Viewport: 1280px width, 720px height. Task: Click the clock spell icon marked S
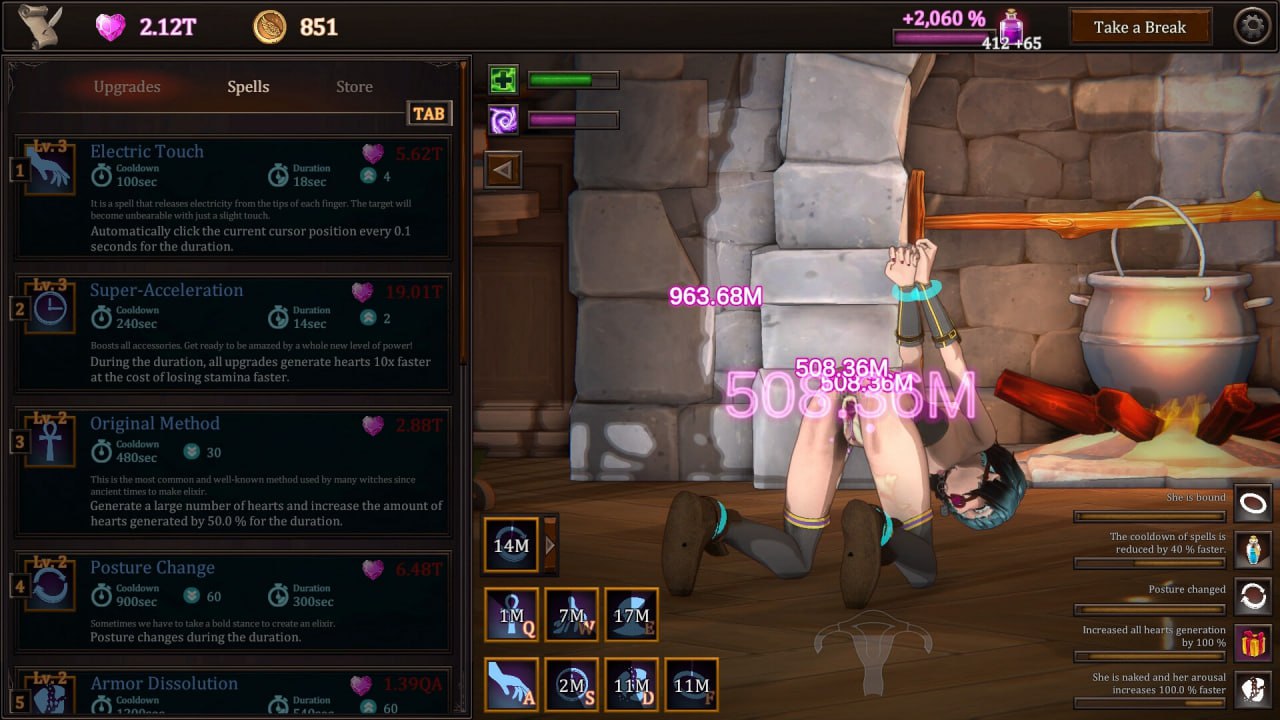point(571,684)
